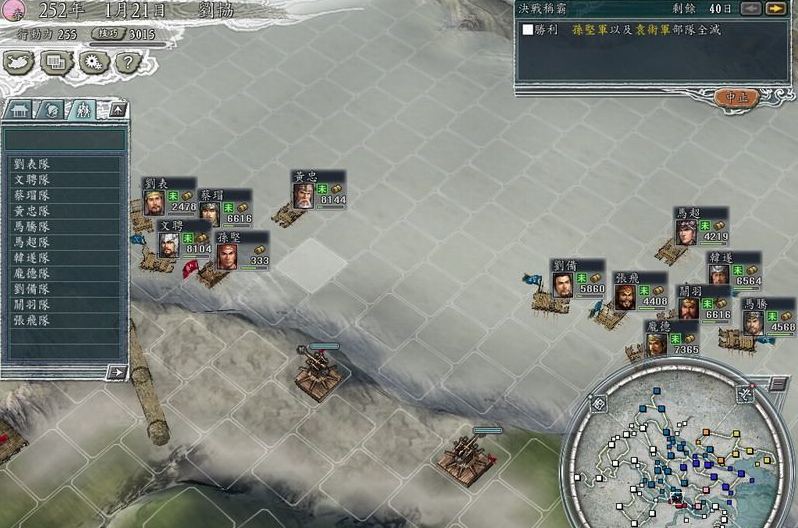
Task: Choose 張飛隊 from the unit list
Action: click(33, 320)
